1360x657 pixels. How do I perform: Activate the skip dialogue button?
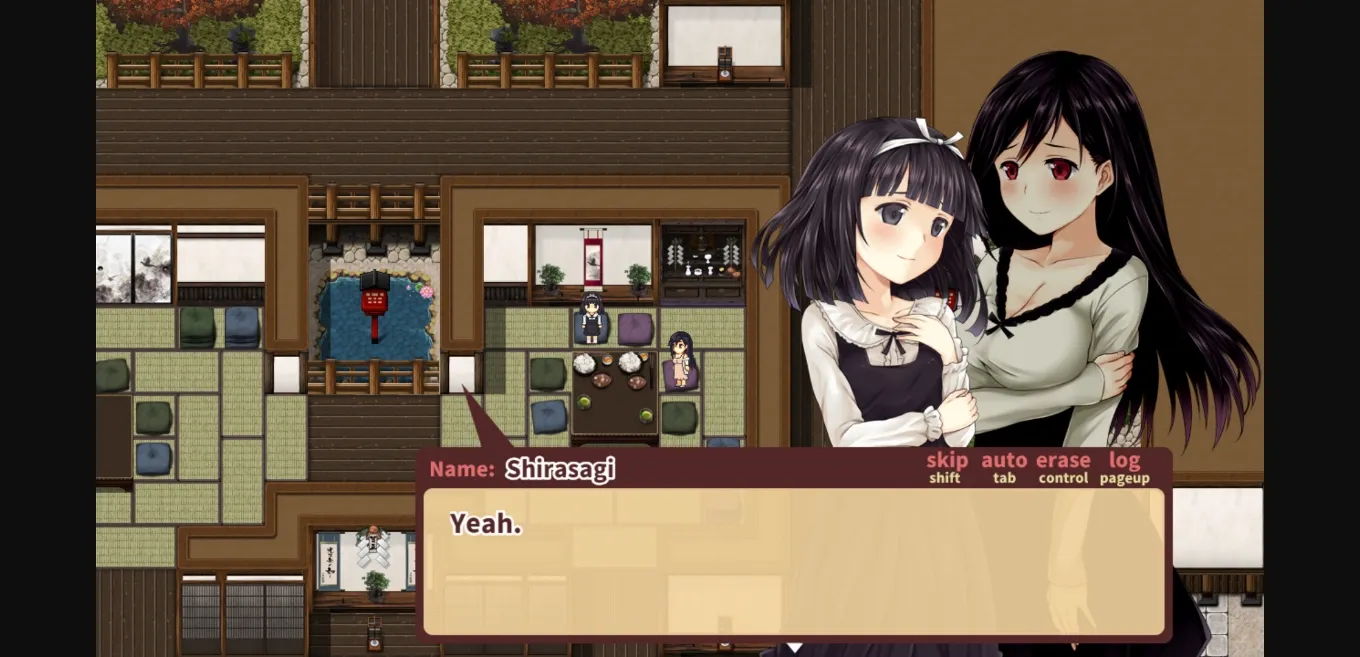point(946,461)
